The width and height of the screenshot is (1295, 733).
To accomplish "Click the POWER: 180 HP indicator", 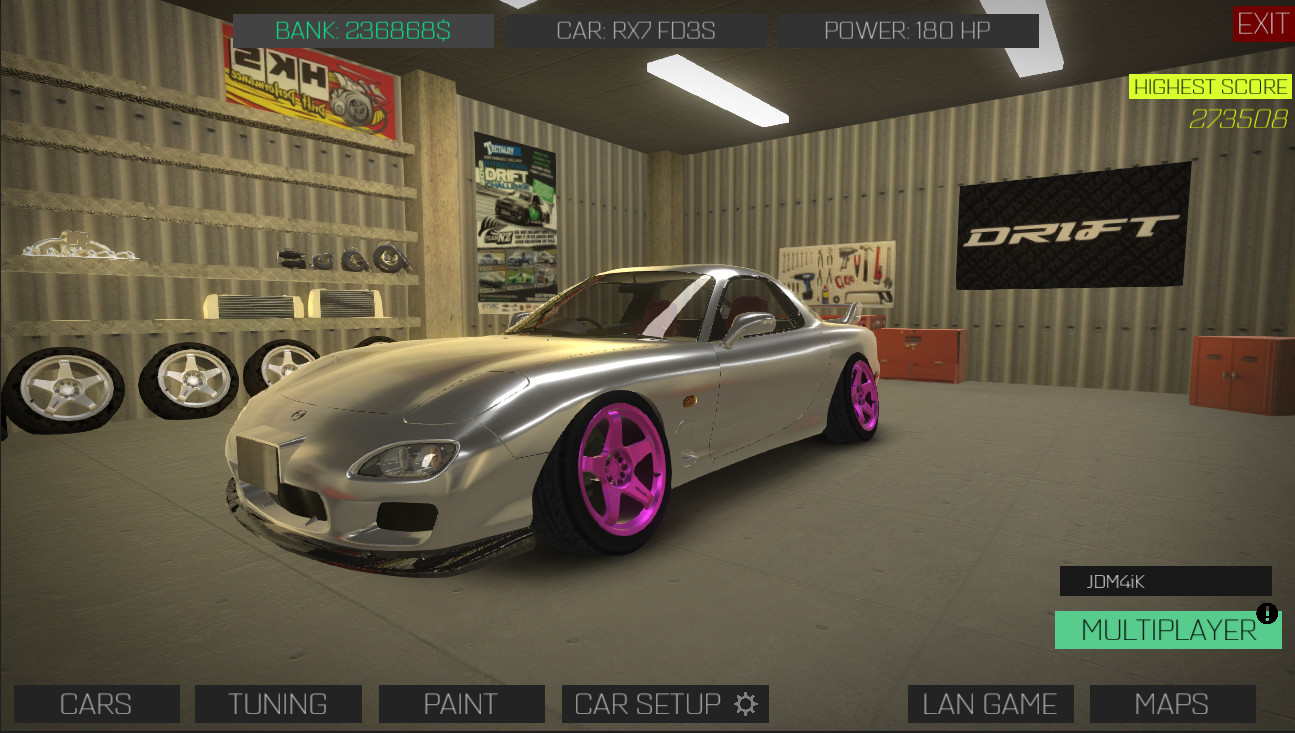I will (908, 30).
